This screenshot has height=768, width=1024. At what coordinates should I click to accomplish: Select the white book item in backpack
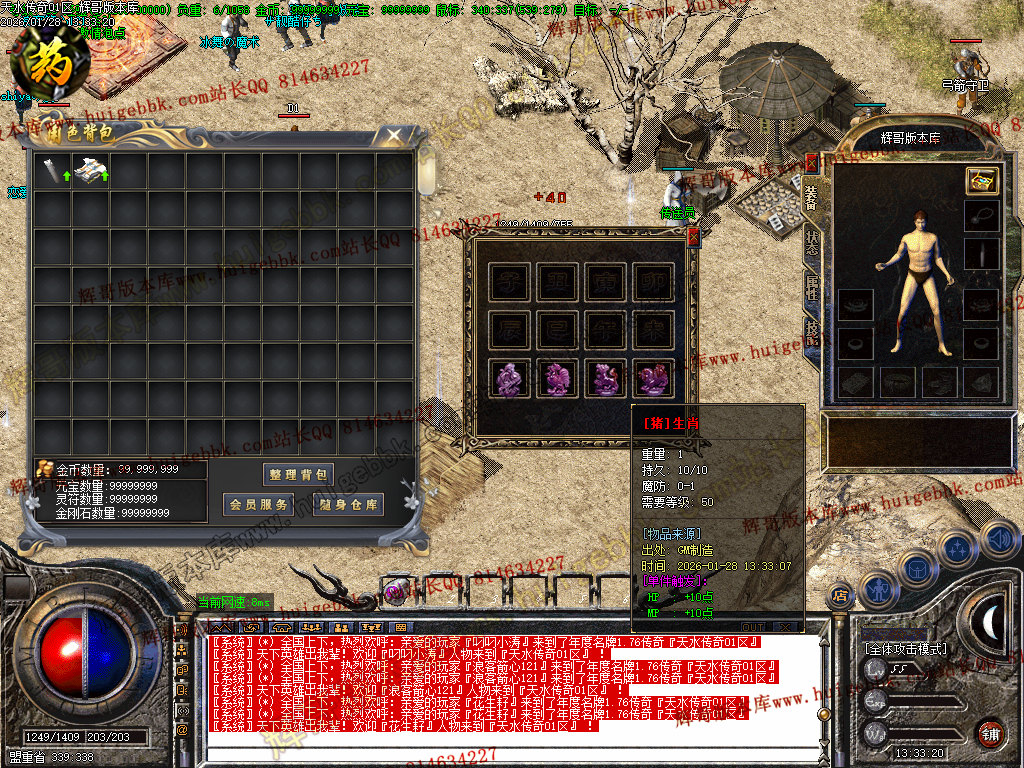[x=90, y=171]
